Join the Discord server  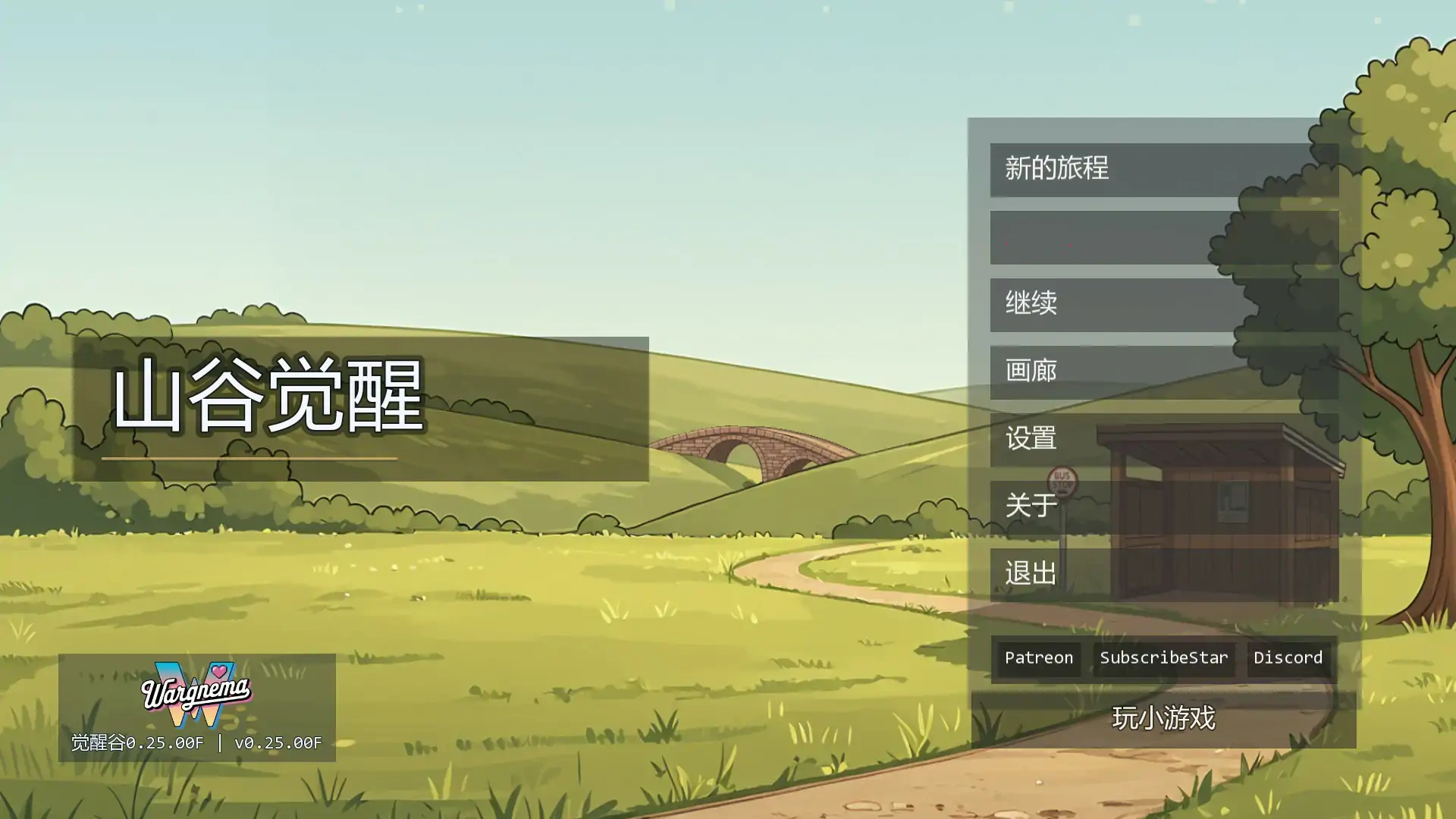1288,657
